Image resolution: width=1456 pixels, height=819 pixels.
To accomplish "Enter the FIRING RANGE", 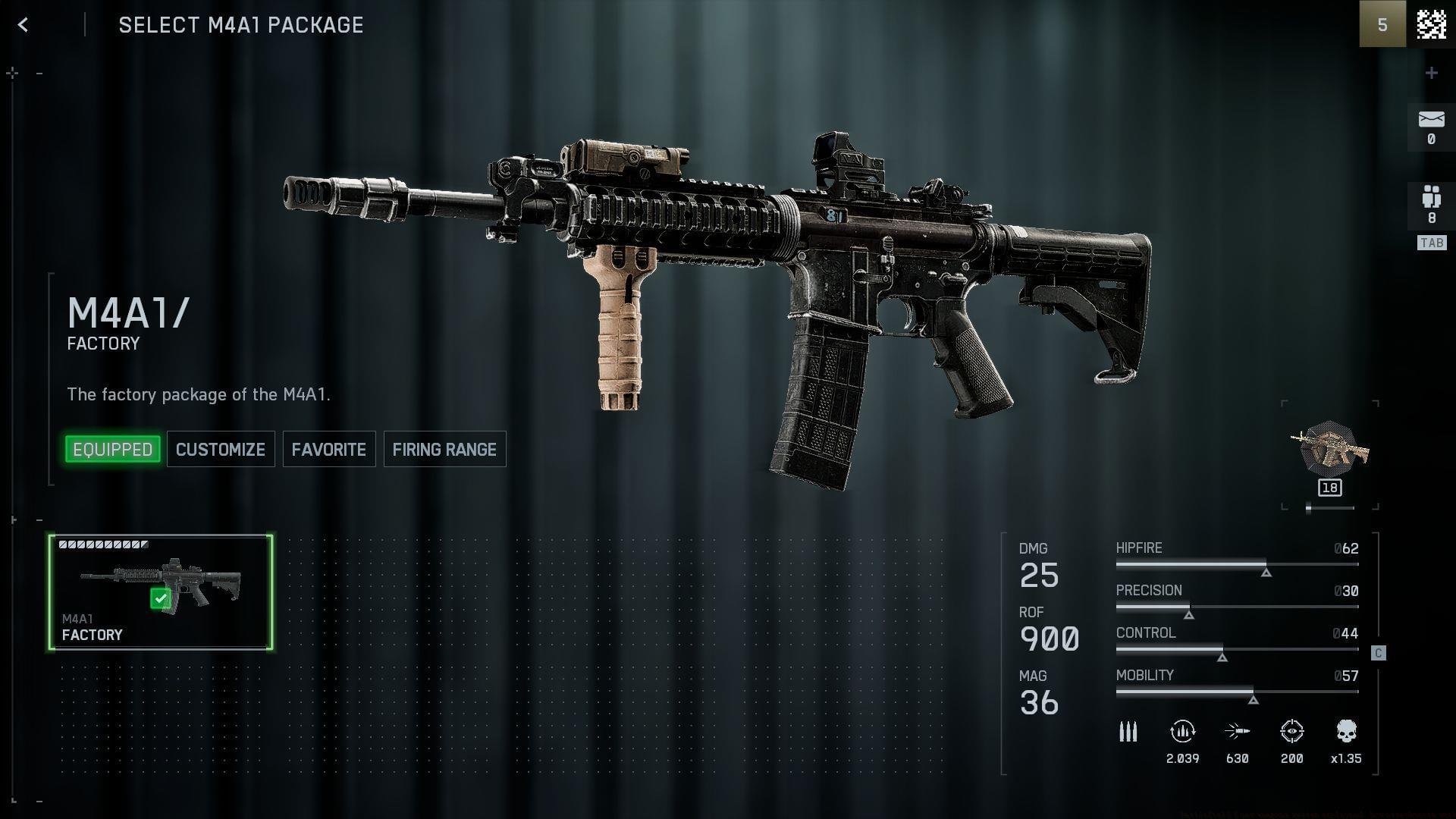I will click(x=444, y=449).
